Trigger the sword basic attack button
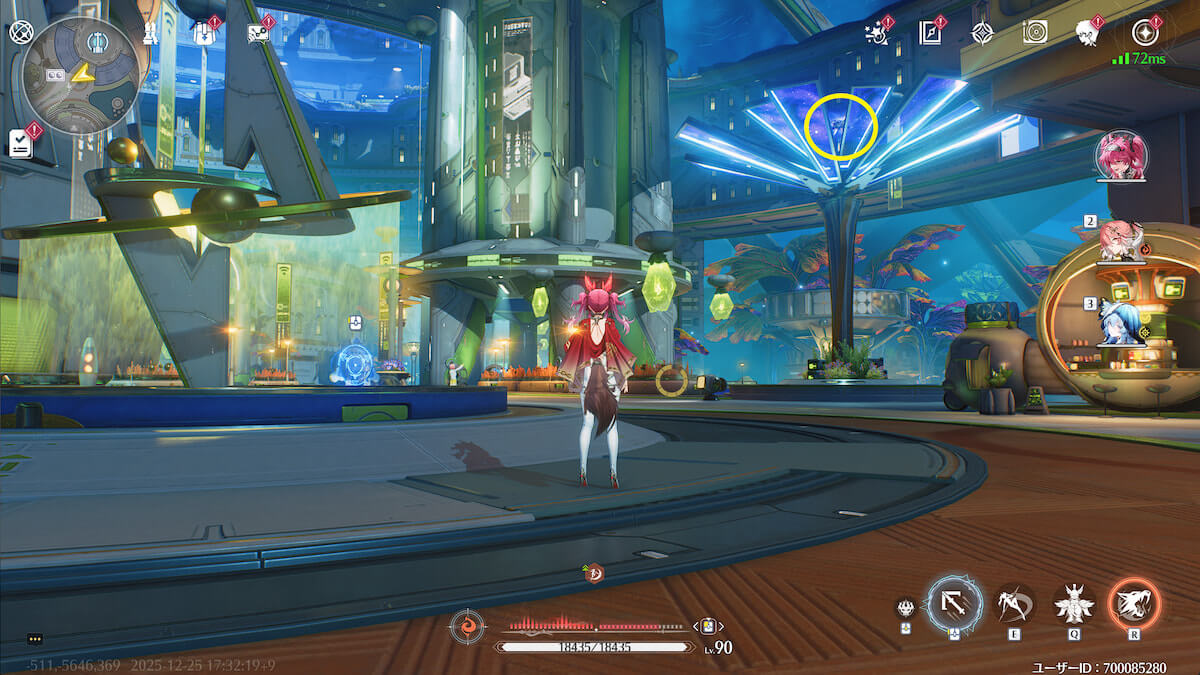The height and width of the screenshot is (675, 1200). [x=953, y=605]
